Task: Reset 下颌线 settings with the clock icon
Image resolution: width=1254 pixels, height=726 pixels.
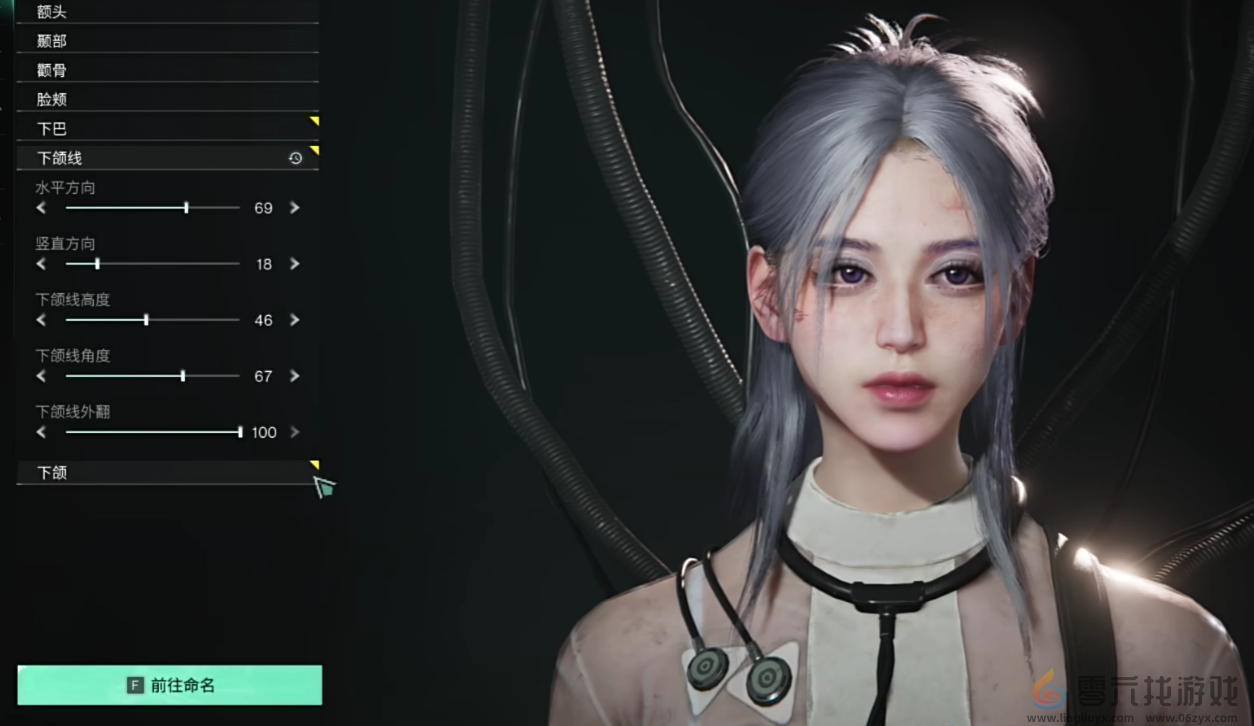Action: [x=295, y=158]
